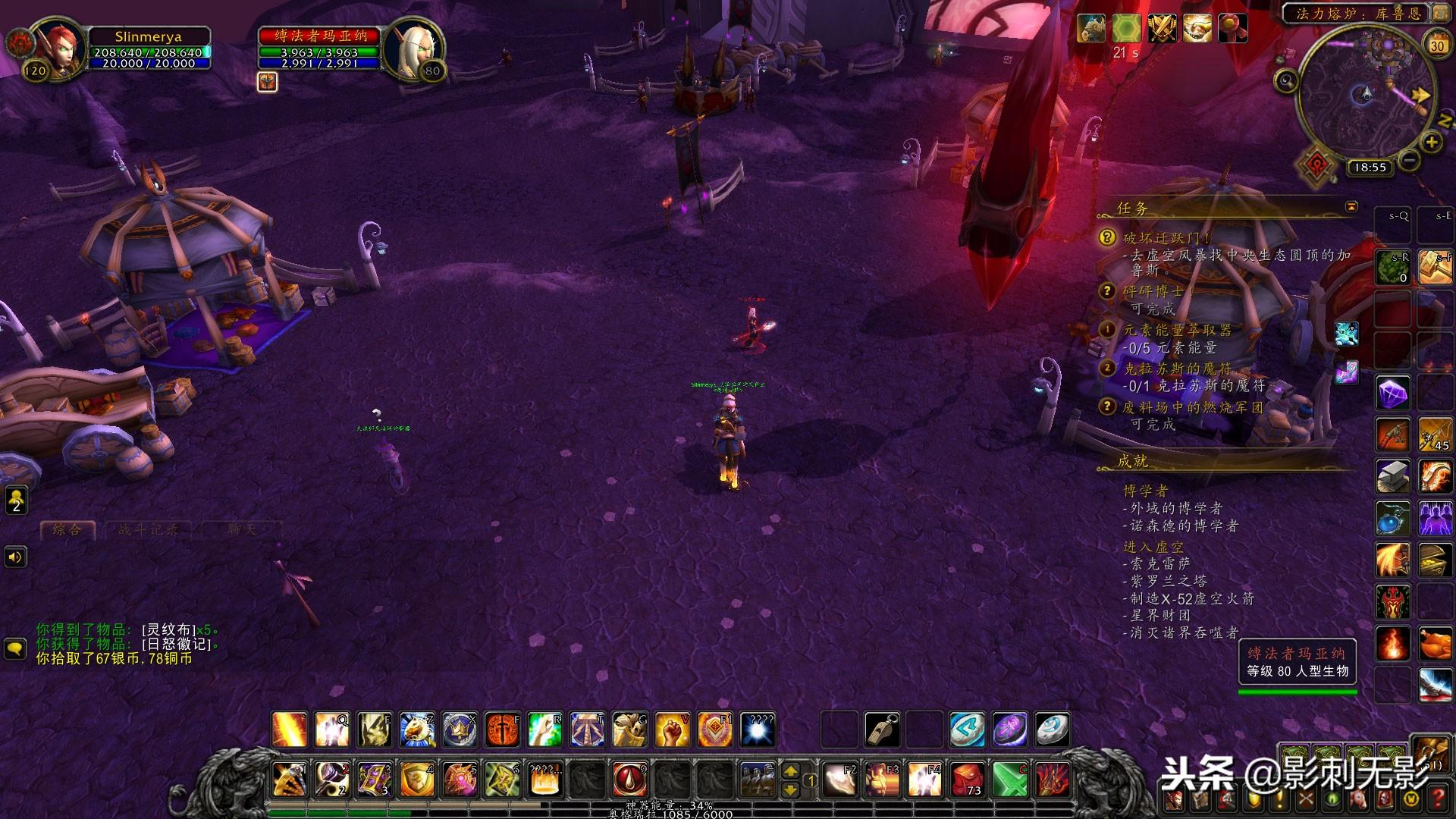Activate the raised fist ability
Screen dimensions: 1456x819
tap(672, 729)
